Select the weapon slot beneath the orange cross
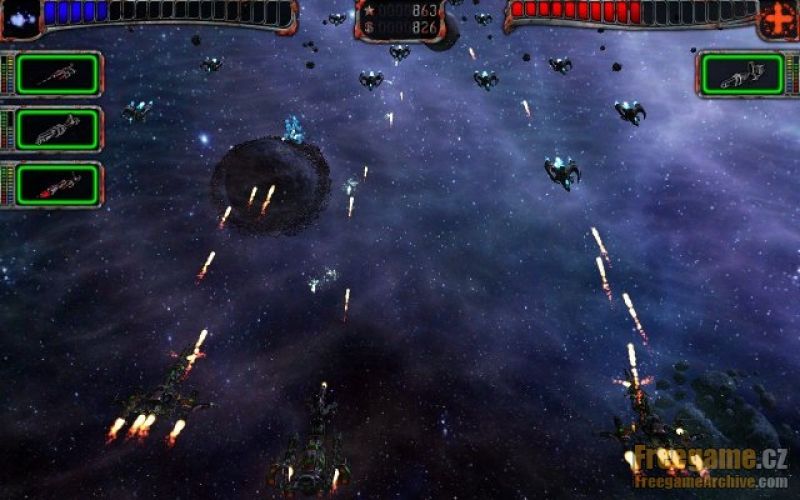 coord(742,74)
